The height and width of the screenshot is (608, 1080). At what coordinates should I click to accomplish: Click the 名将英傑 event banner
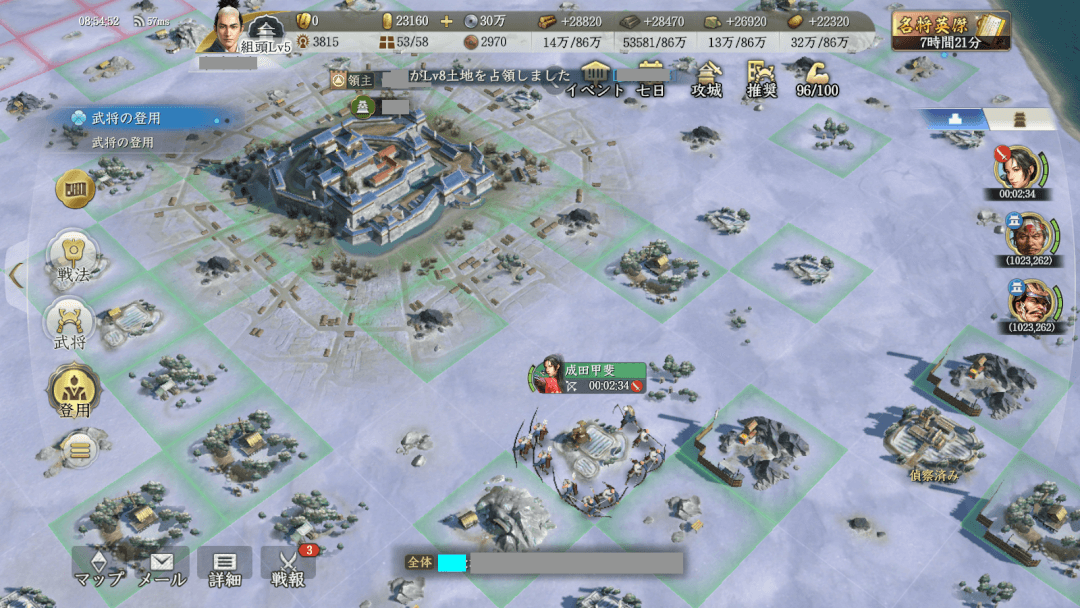[x=950, y=30]
